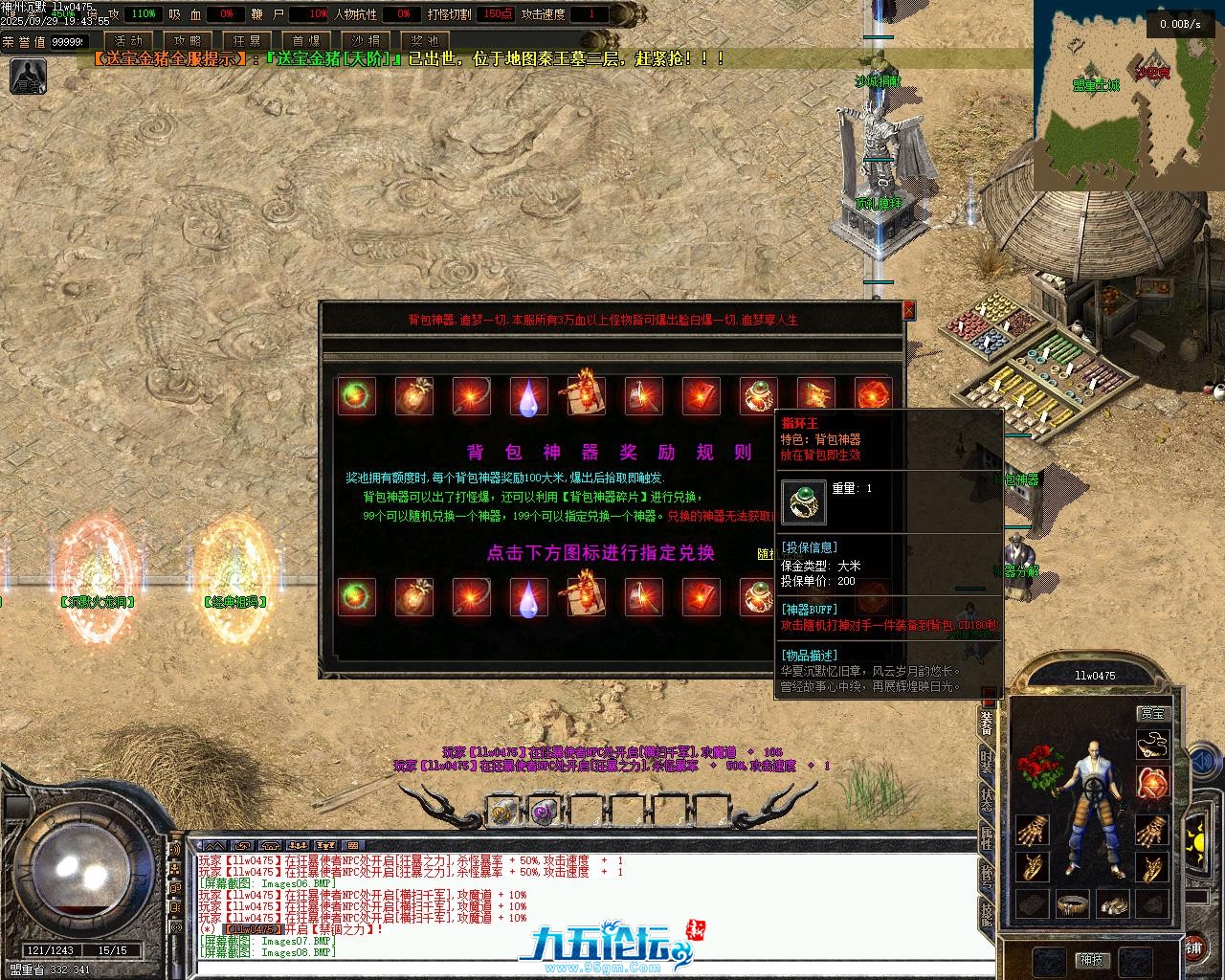Use the purple swirl scroll in hotbar
The image size is (1225, 980).
pos(545,812)
